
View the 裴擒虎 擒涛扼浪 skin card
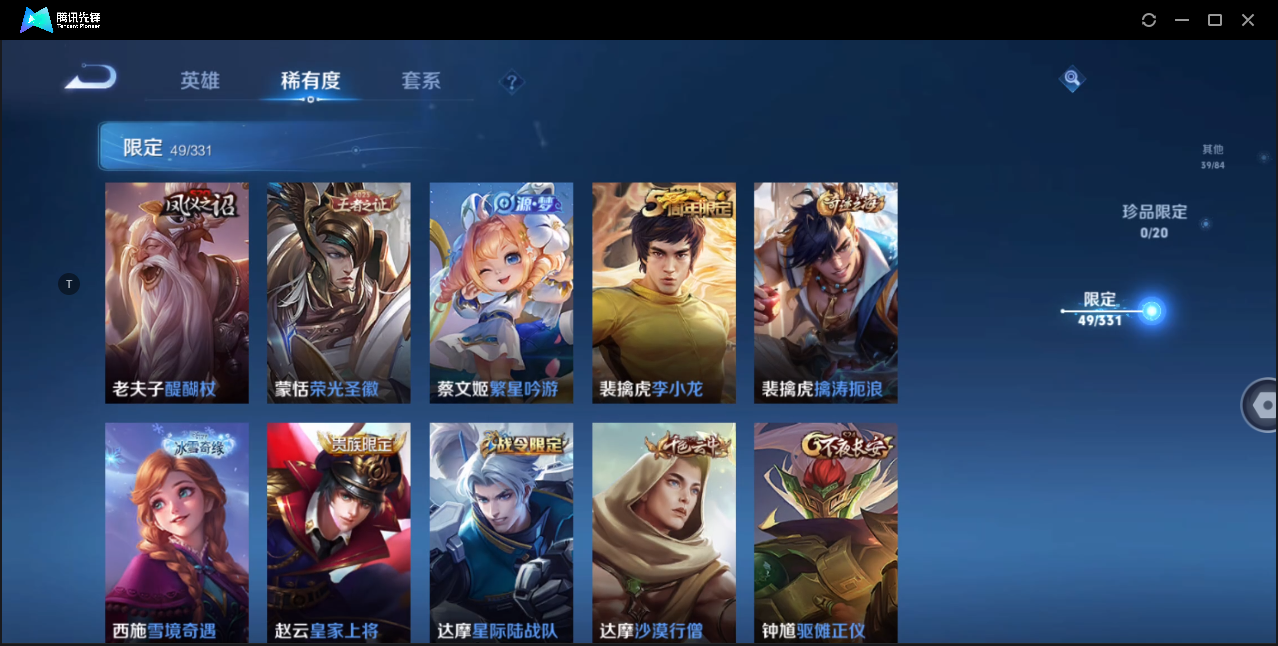[826, 293]
